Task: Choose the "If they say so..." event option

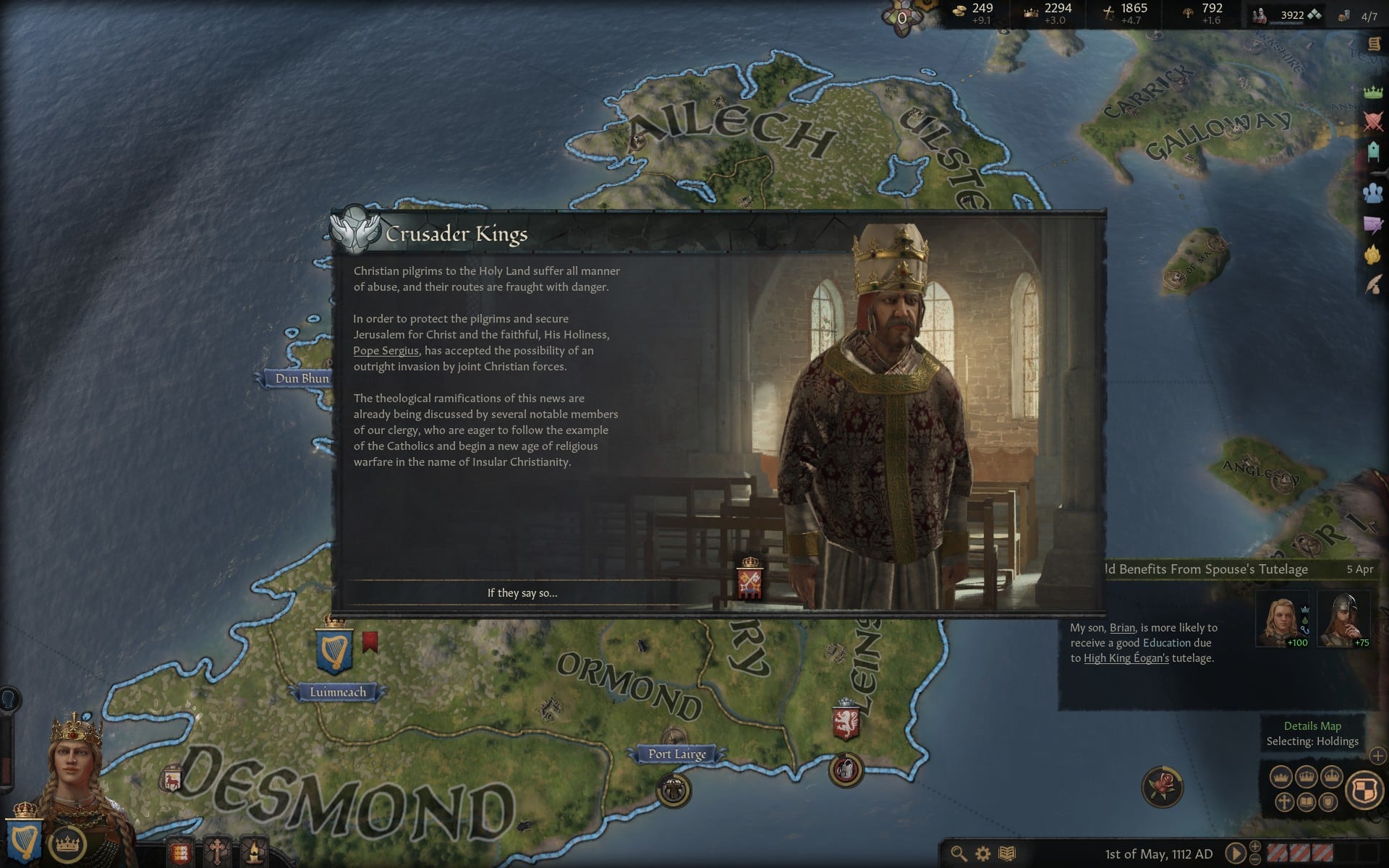Action: click(x=522, y=593)
